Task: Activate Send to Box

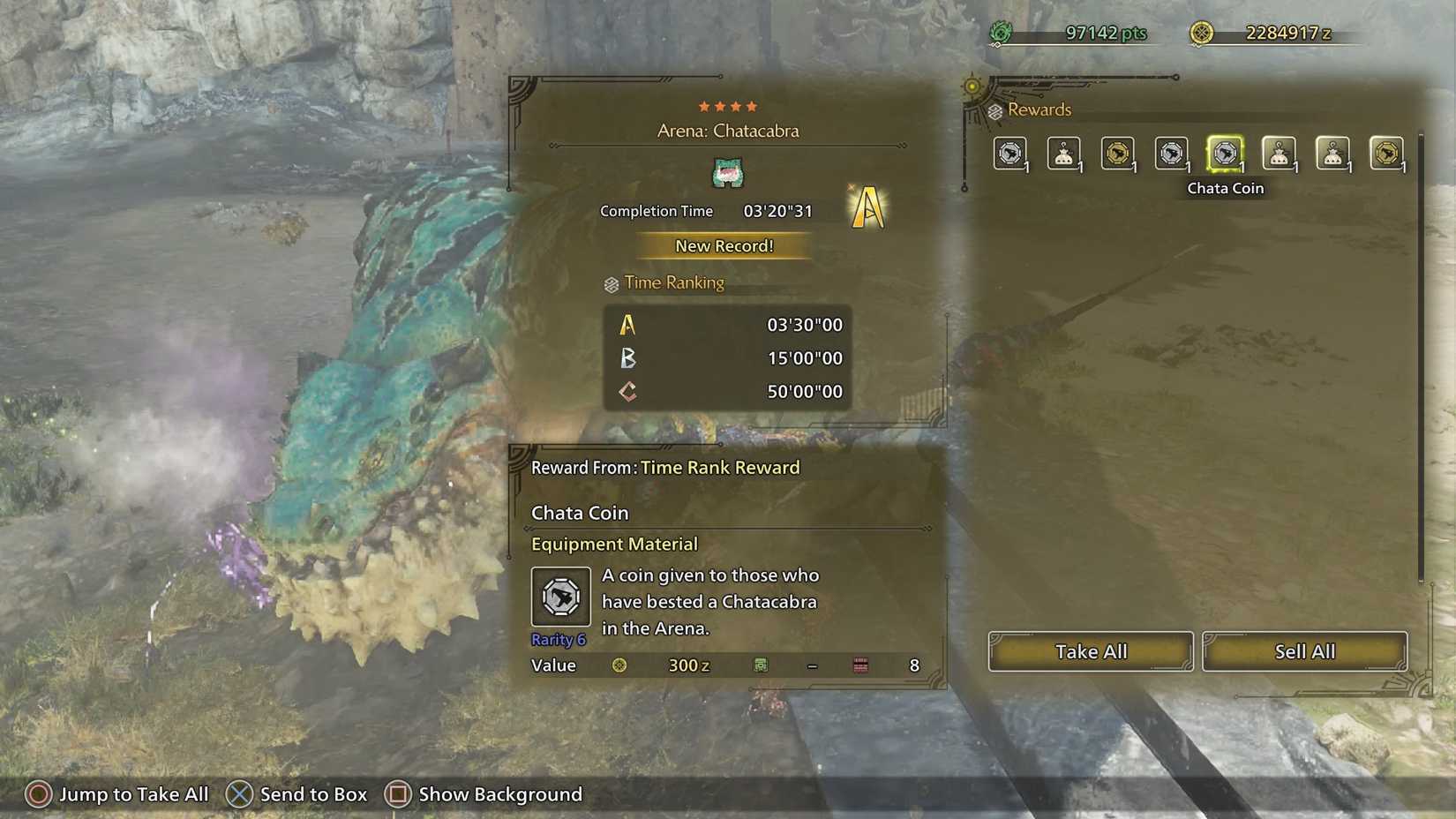Action: [x=297, y=793]
